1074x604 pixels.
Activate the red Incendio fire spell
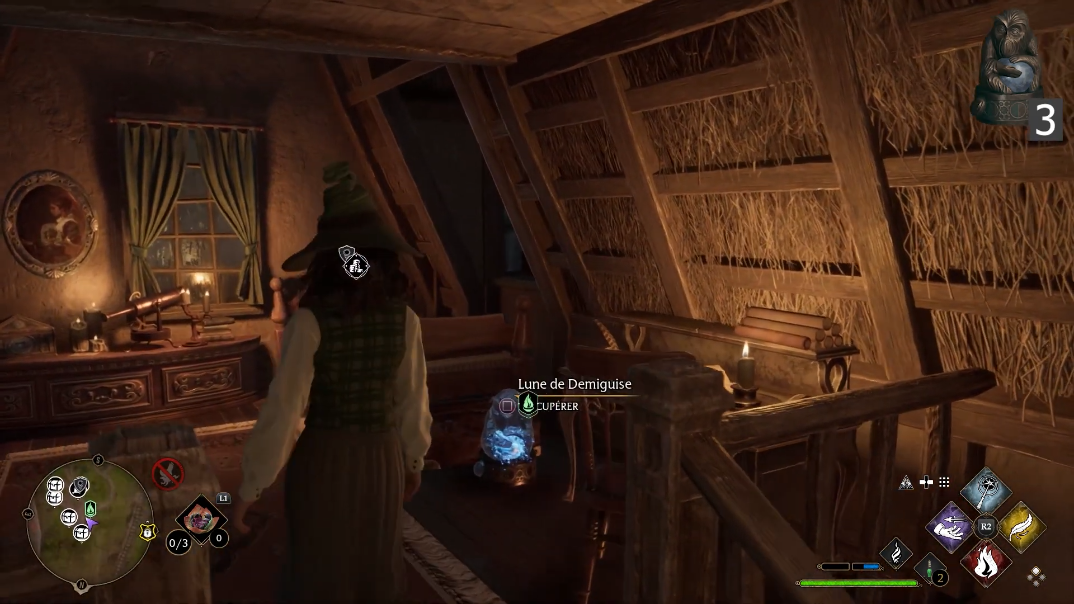click(x=985, y=561)
